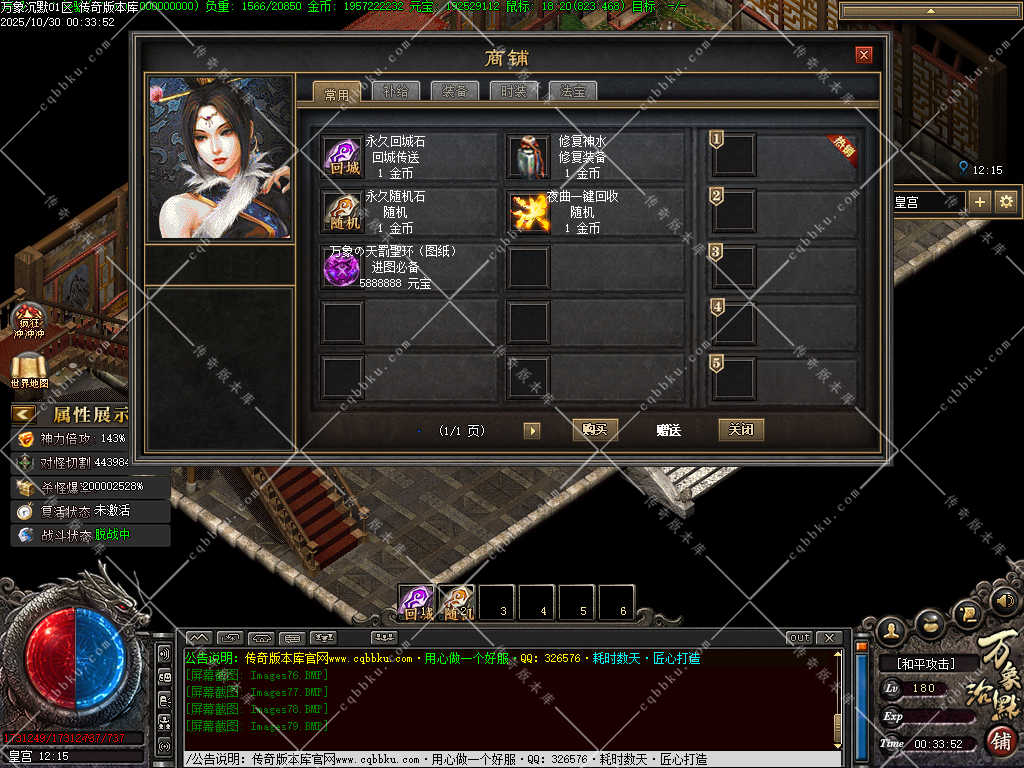Open the round 铺 shop button
Screen dimensions: 1024x768
click(x=1002, y=741)
